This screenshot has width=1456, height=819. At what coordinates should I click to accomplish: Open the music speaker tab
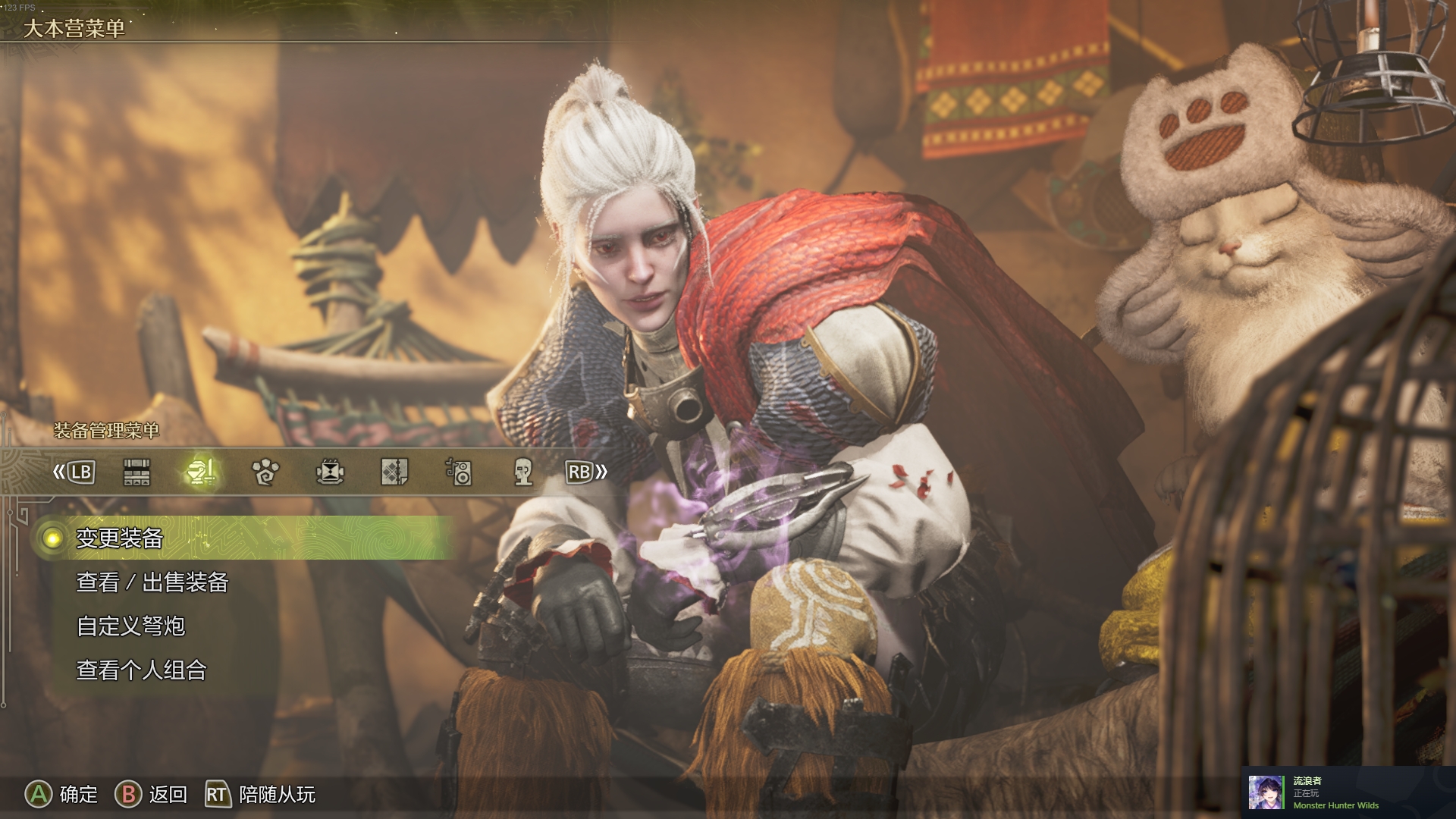(459, 472)
